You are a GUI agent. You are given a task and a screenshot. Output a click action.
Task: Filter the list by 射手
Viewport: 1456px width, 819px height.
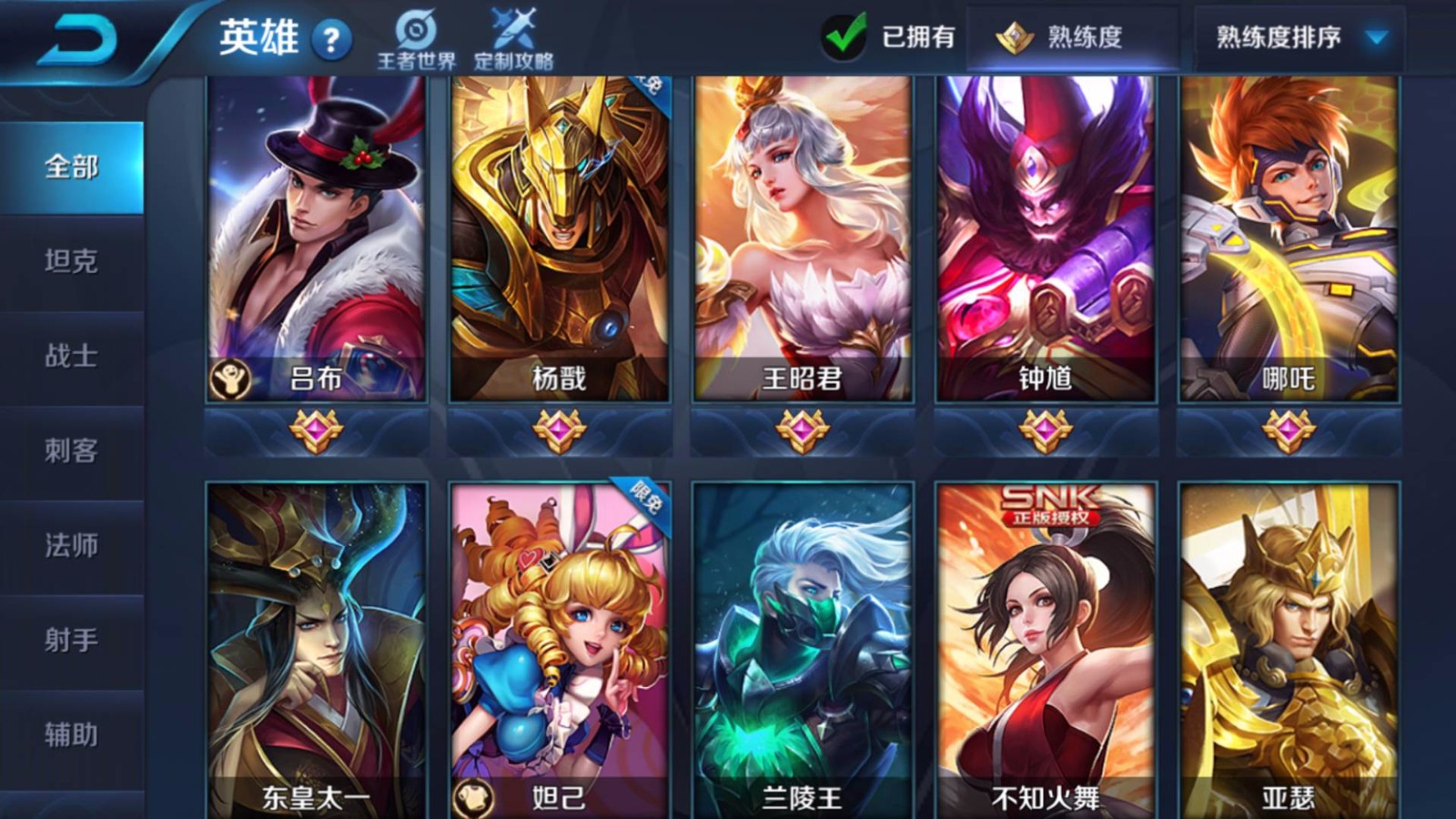72,641
